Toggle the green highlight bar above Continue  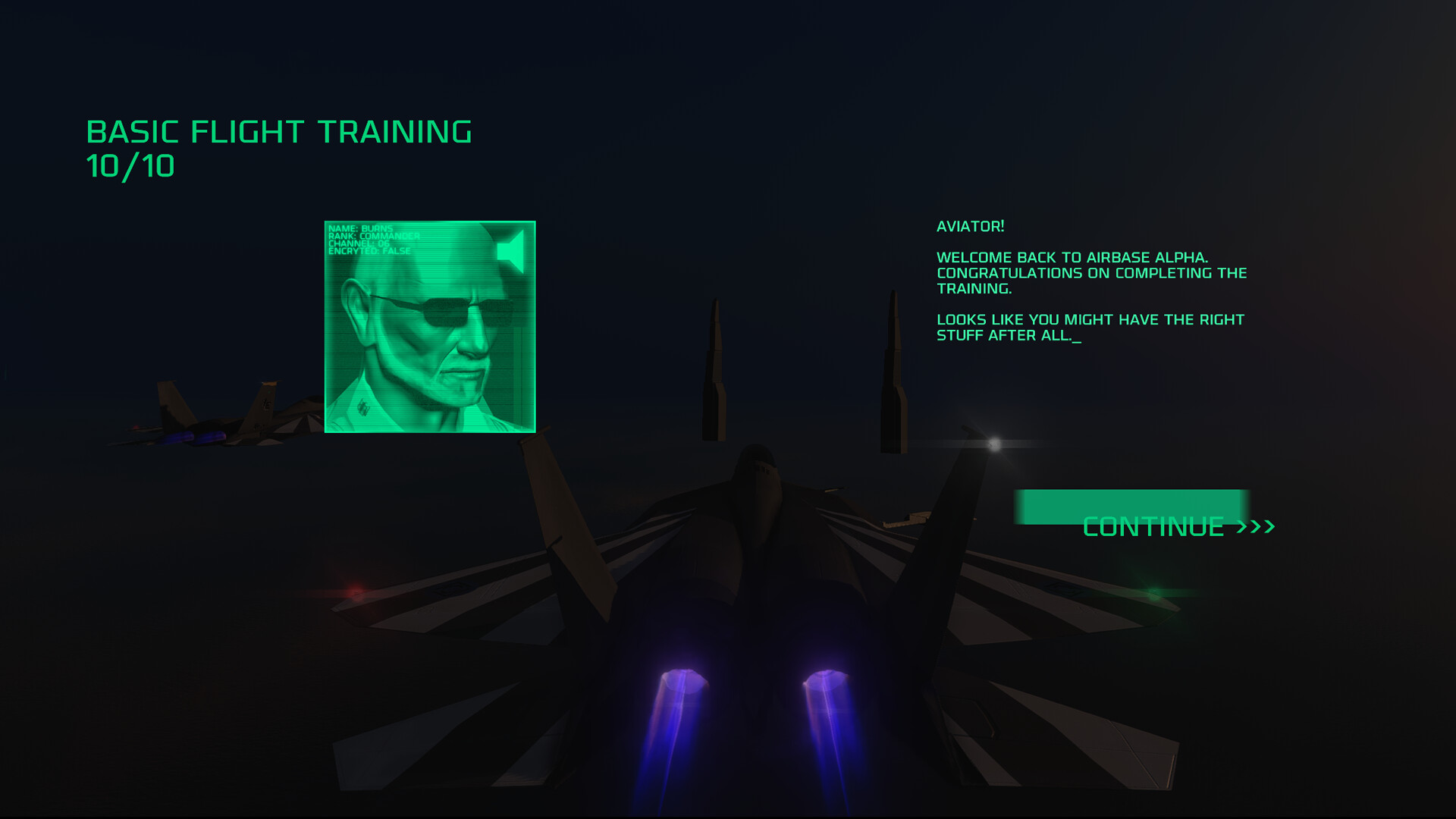[x=1130, y=506]
